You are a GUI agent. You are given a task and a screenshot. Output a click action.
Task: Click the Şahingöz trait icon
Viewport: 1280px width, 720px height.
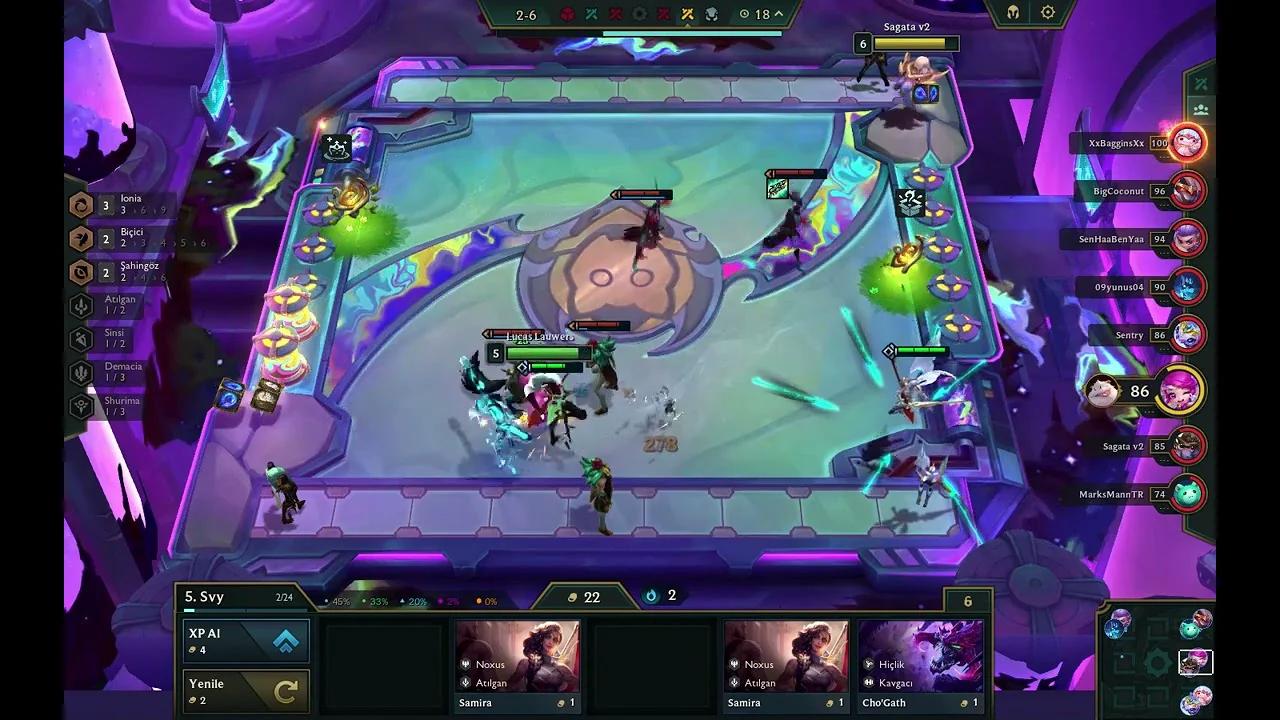[81, 272]
